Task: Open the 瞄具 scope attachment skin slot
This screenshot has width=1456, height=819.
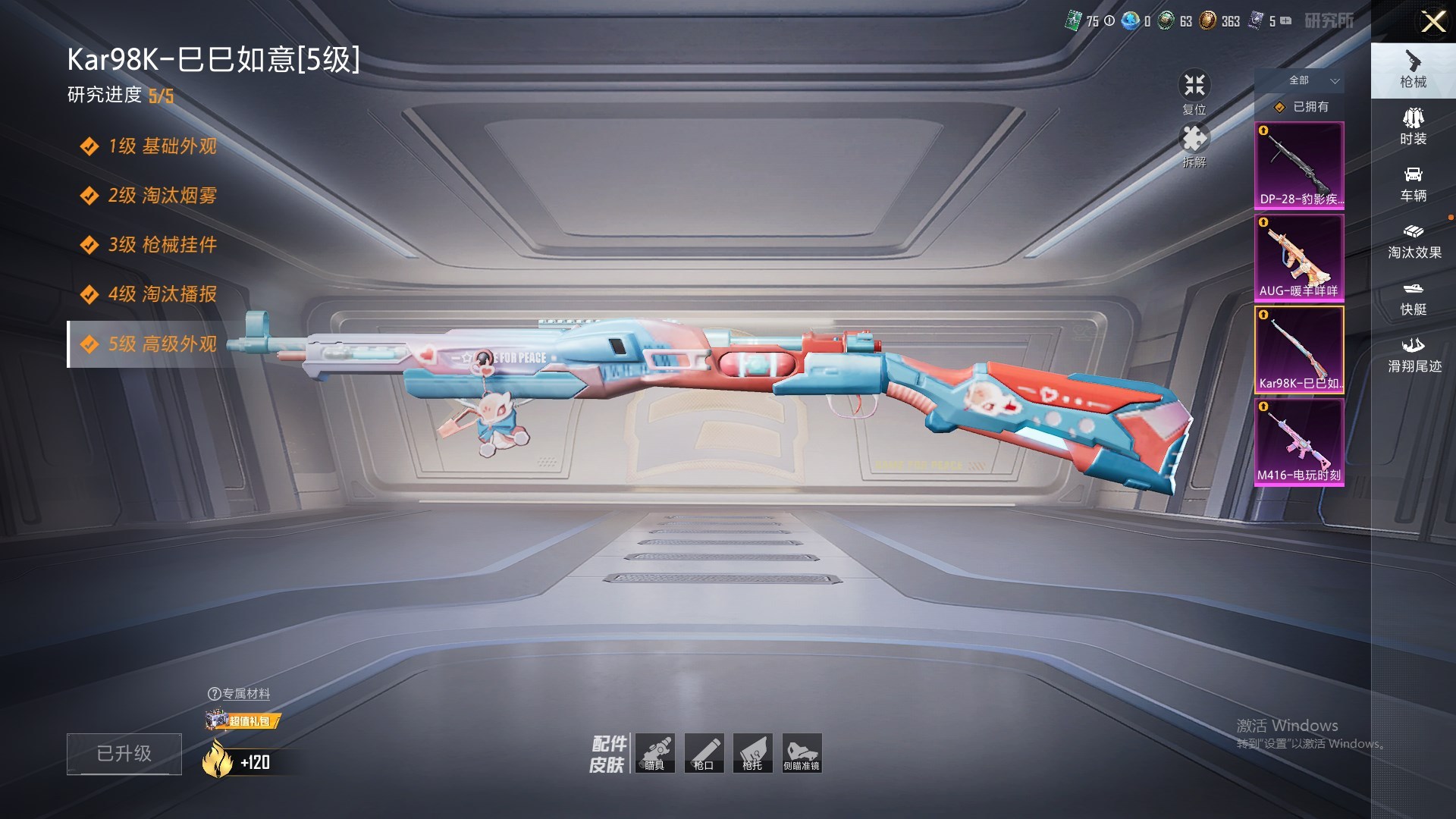Action: [x=654, y=753]
